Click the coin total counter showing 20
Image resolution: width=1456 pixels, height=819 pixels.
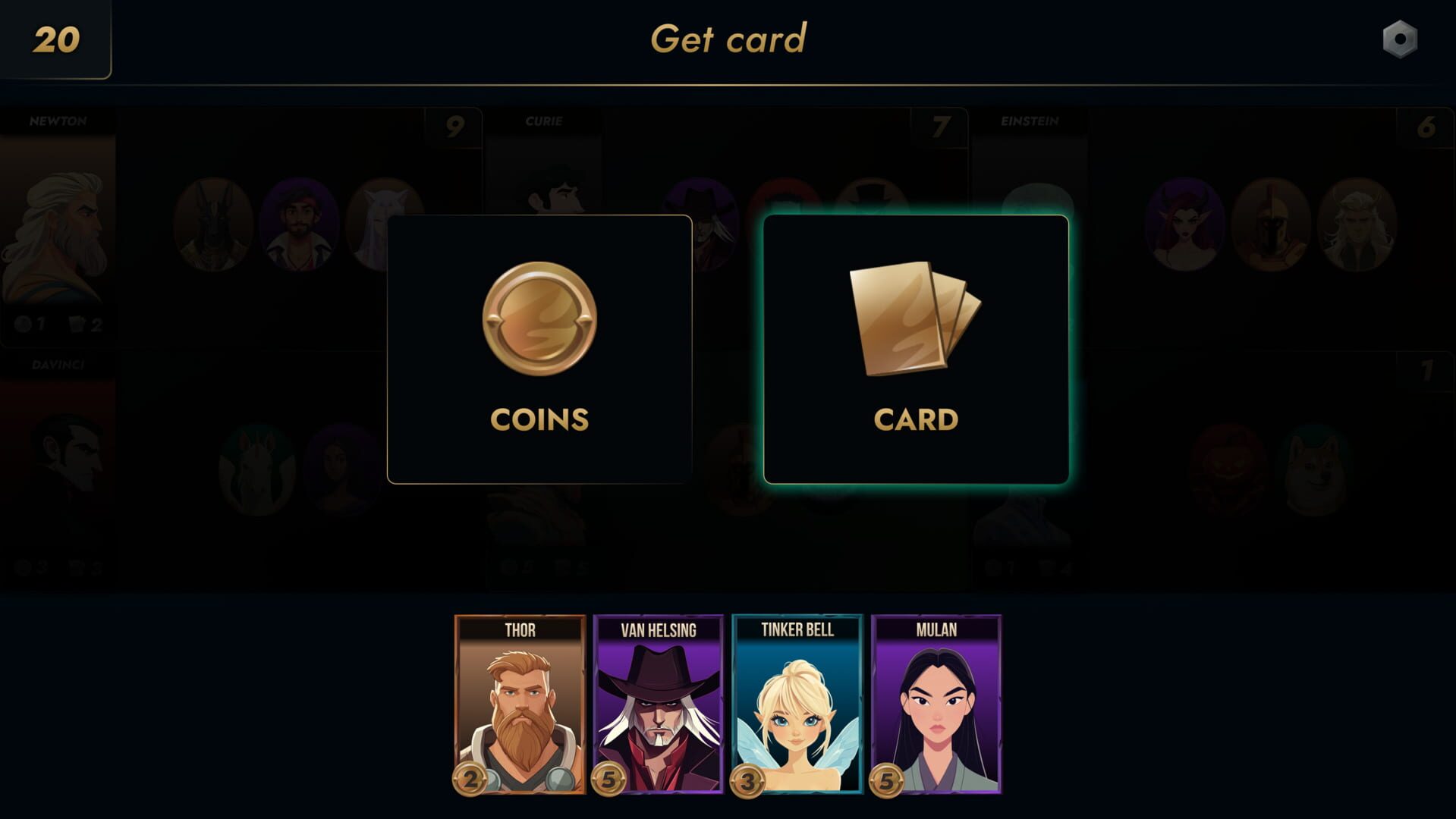coord(55,39)
